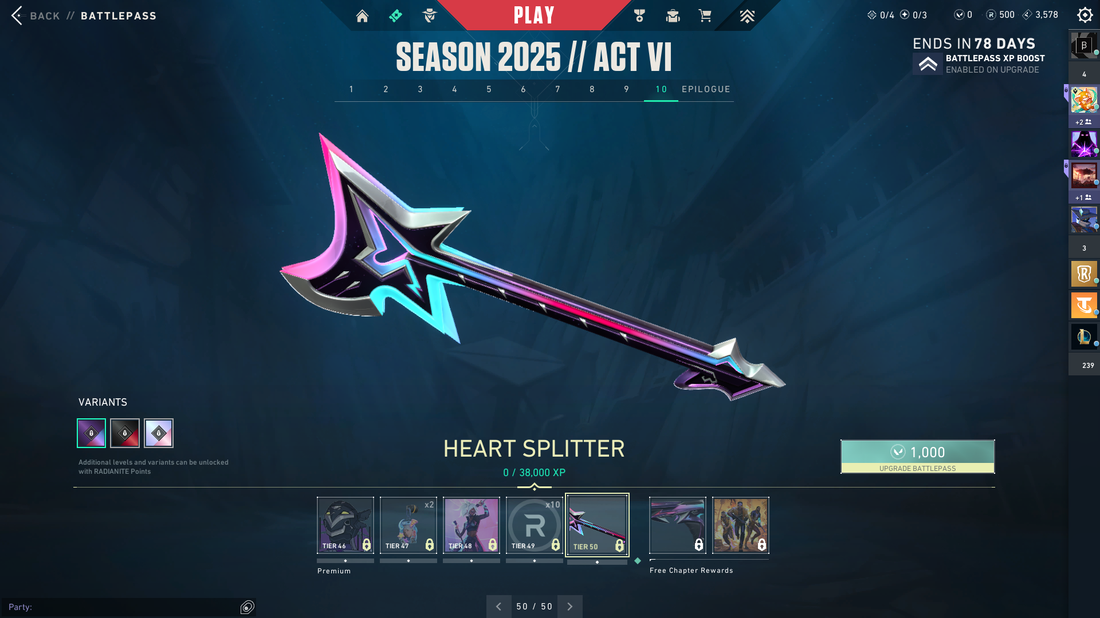
Task: Go to next battlepass page arrow
Action: pyautogui.click(x=570, y=607)
